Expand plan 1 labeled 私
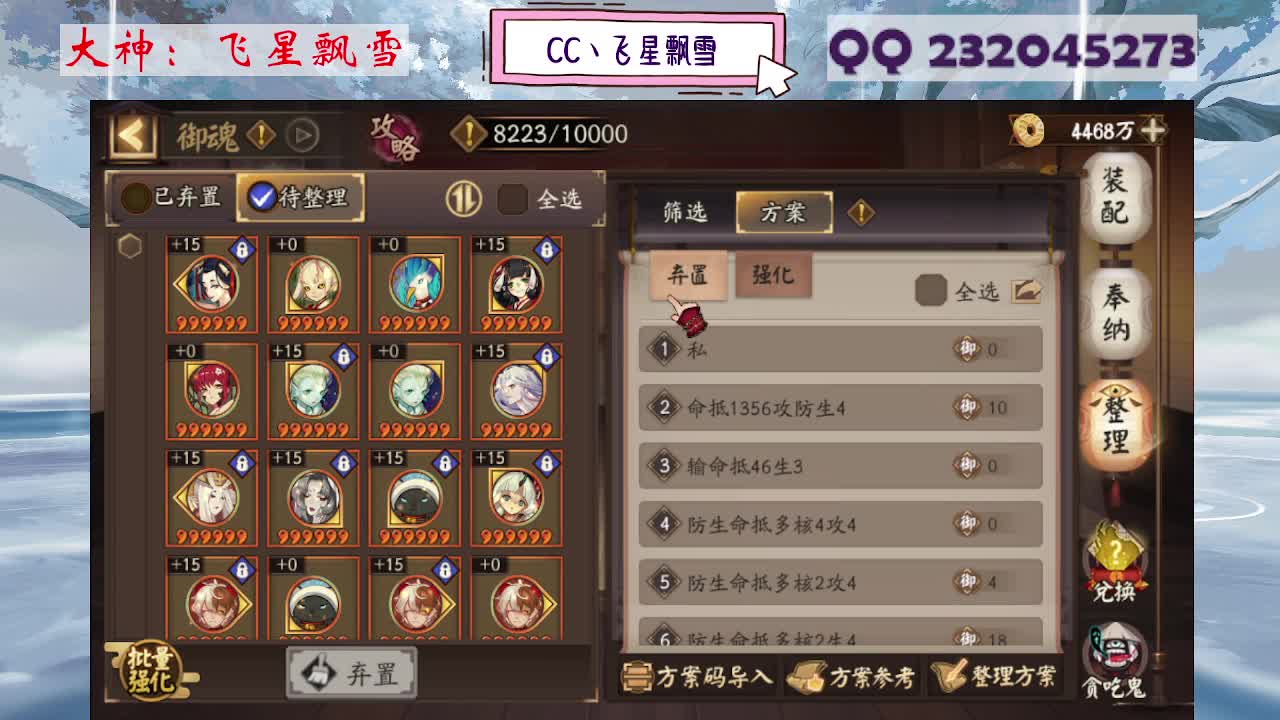Image resolution: width=1280 pixels, height=720 pixels. (840, 351)
